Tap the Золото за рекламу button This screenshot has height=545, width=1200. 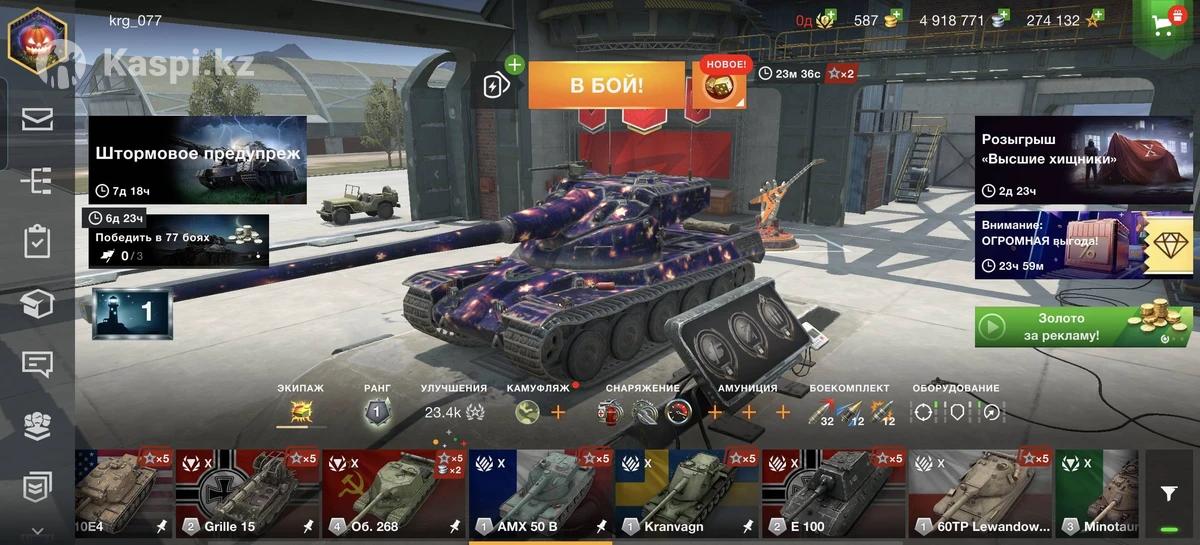coord(1084,327)
